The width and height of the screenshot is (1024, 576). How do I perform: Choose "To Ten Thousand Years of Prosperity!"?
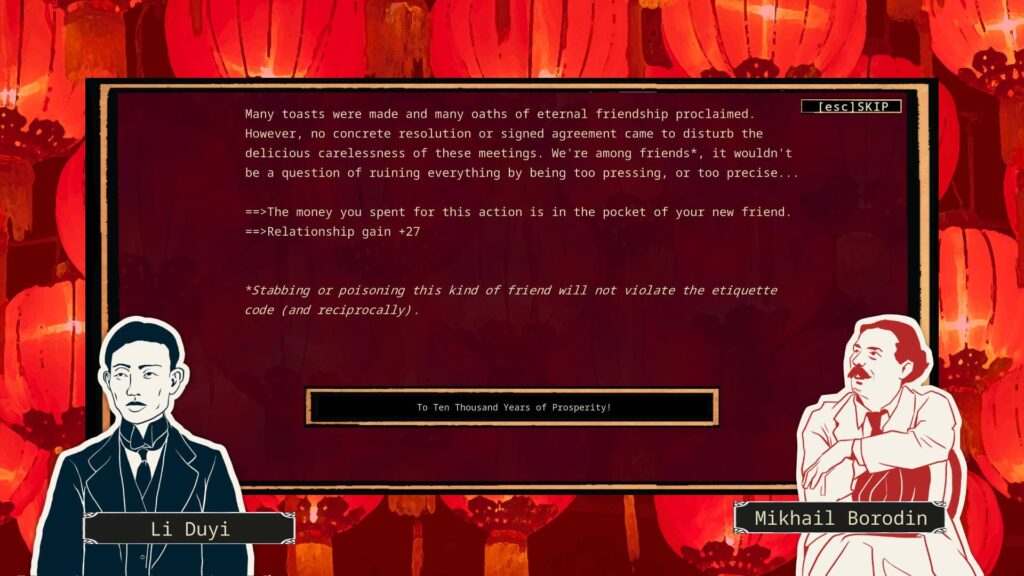[512, 407]
